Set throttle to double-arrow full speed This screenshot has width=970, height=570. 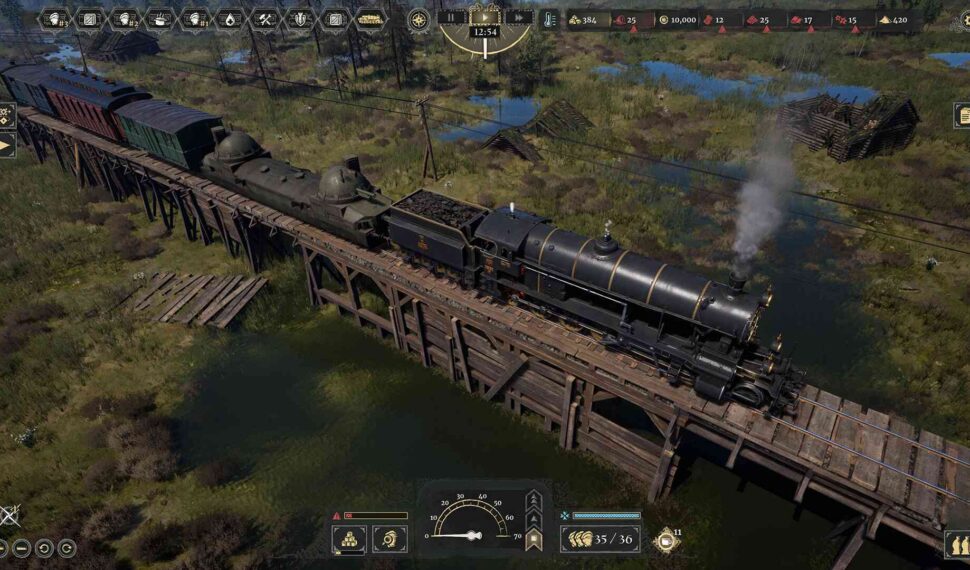(534, 498)
